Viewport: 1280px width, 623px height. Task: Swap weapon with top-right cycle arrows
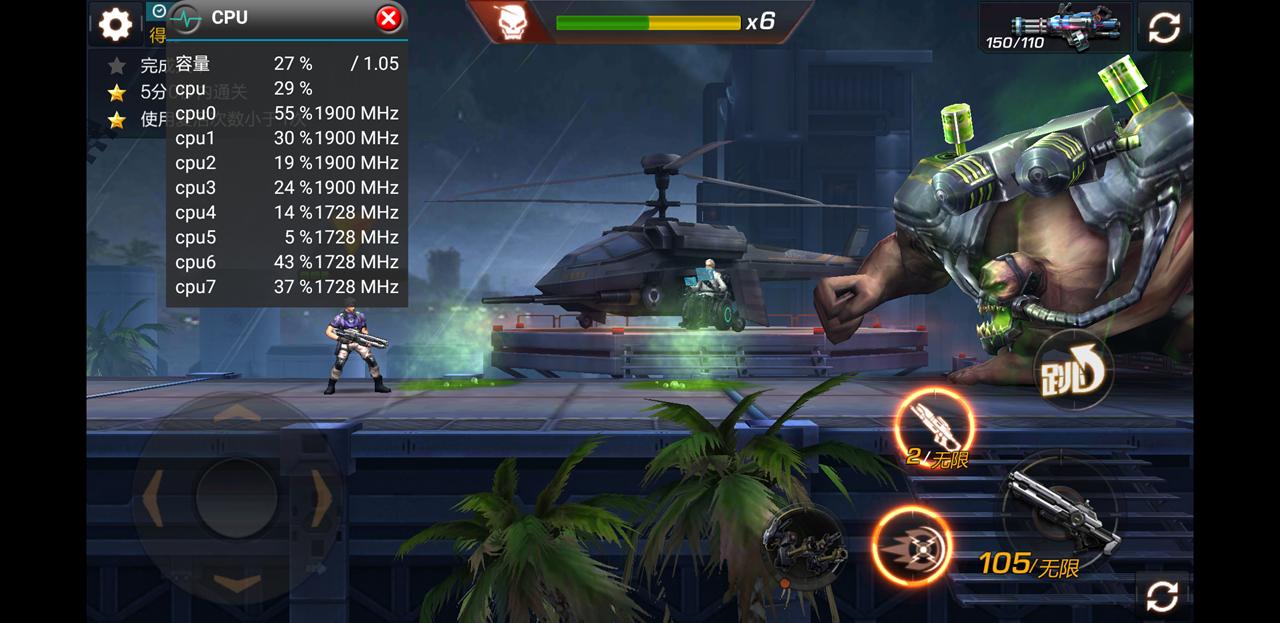tap(1164, 27)
